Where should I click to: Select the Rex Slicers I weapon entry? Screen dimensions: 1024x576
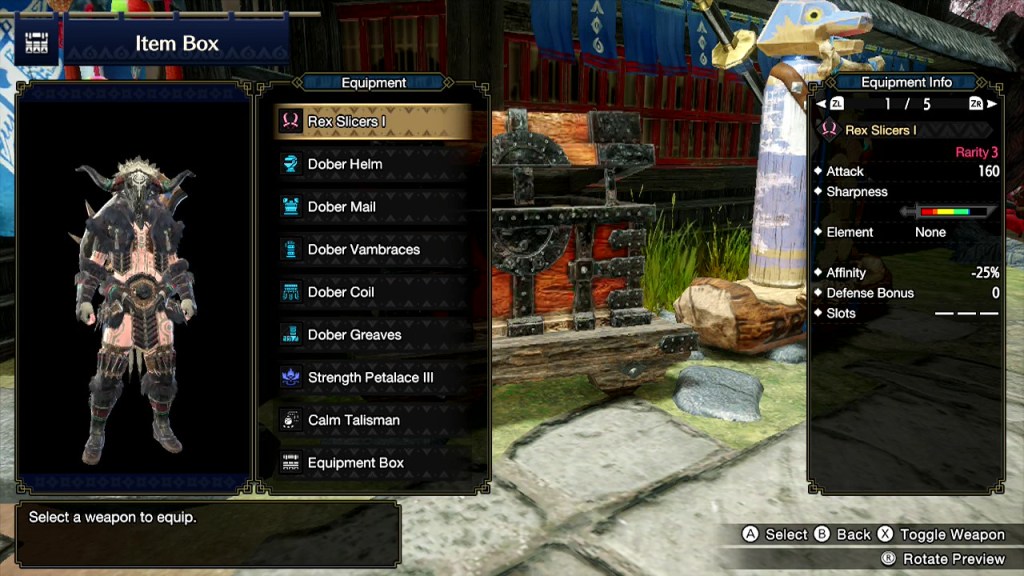tap(372, 122)
